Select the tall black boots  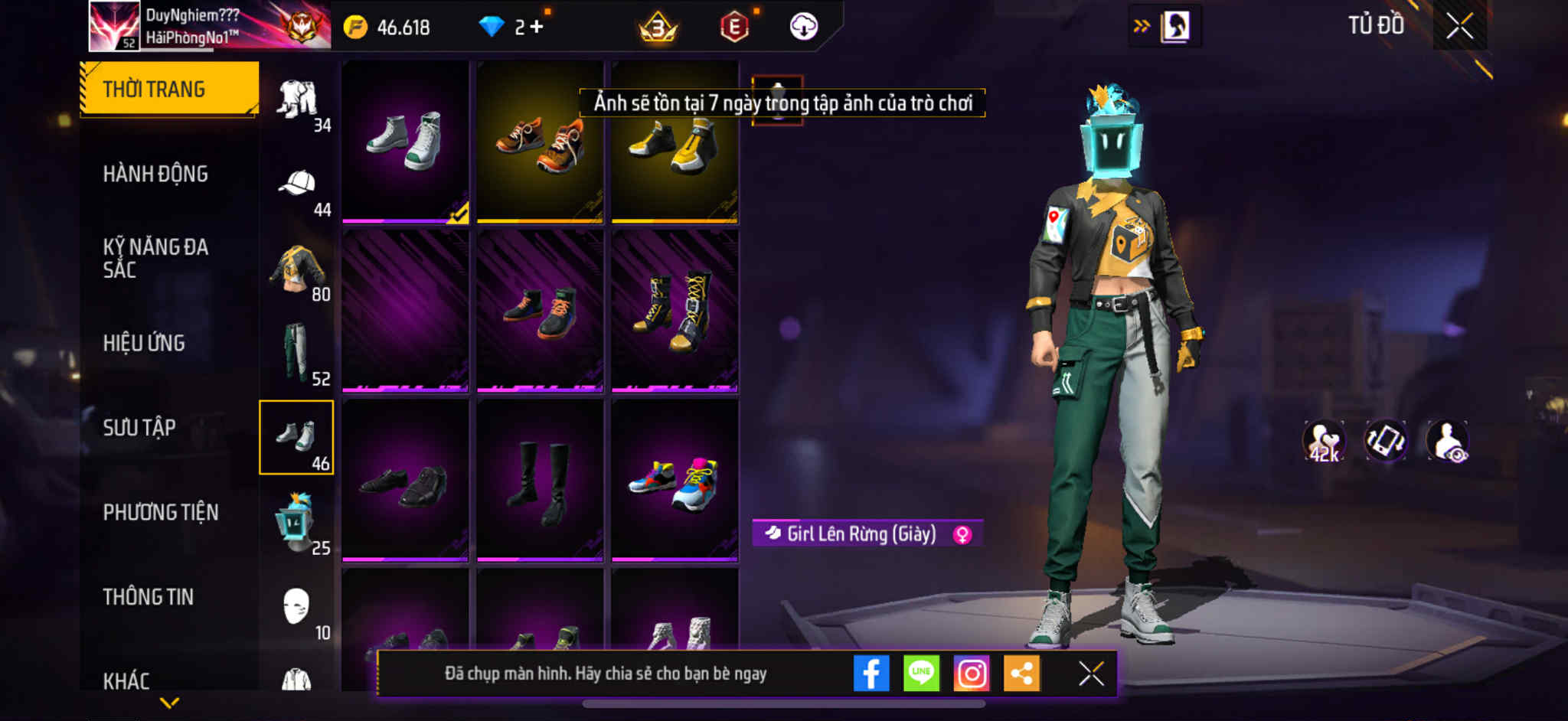(x=540, y=481)
